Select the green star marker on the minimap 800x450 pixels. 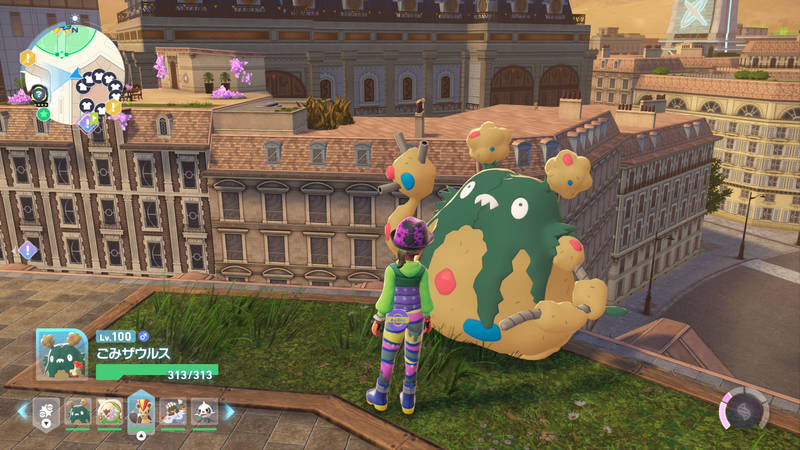(44, 114)
